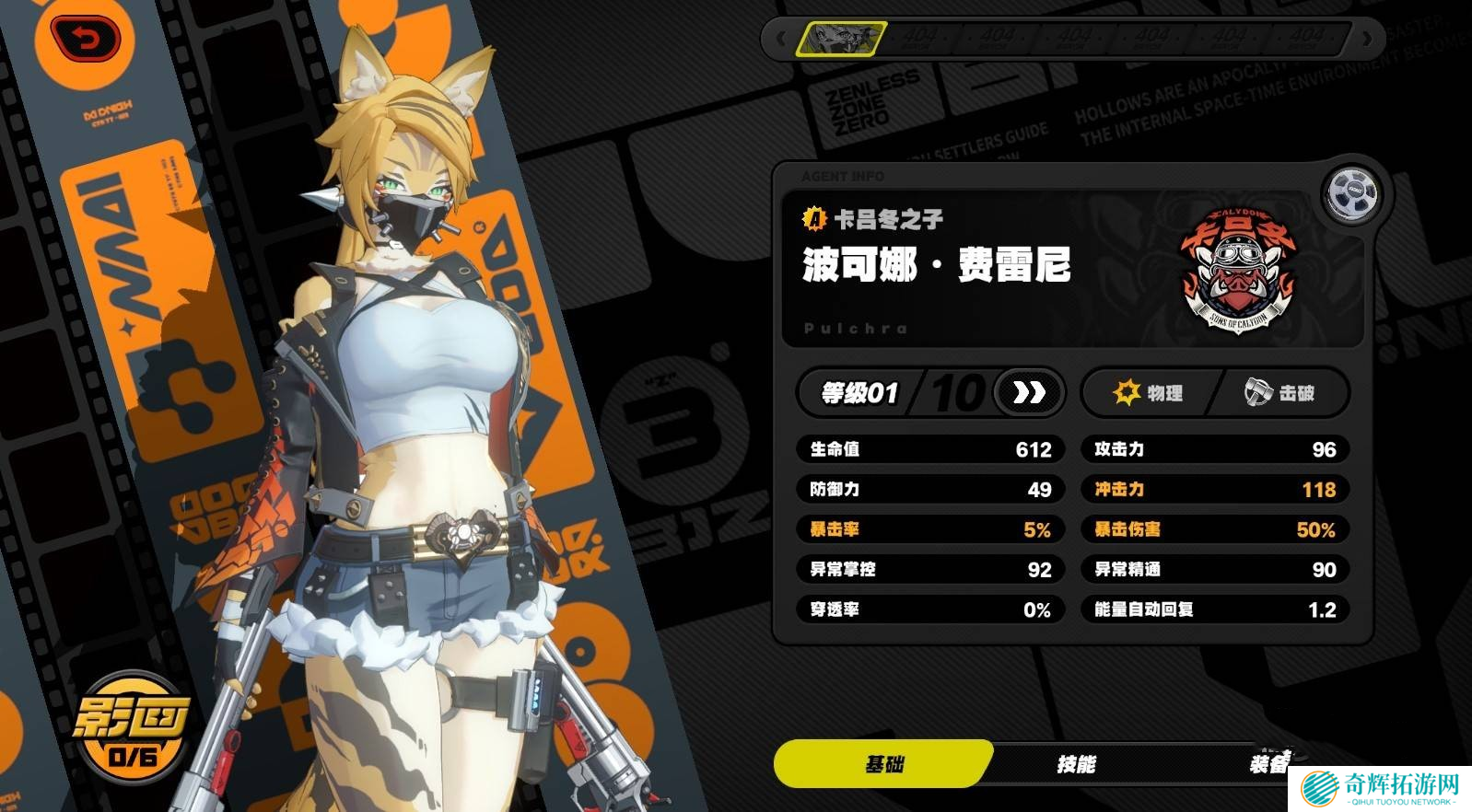View the 击破 stun specialty info
Viewport: 1472px width, 812px height.
pos(1281,393)
